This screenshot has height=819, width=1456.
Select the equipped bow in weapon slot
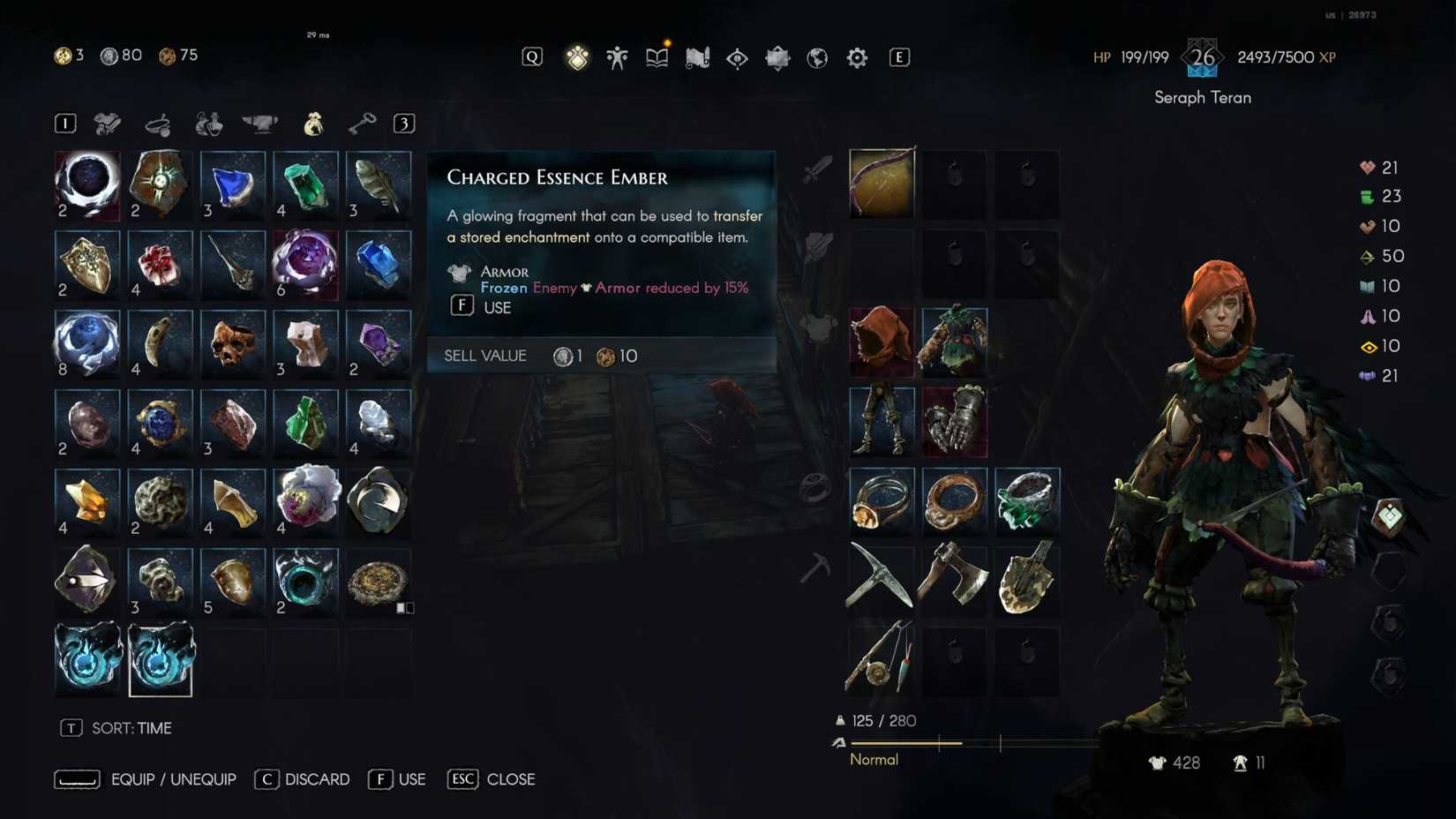point(882,183)
